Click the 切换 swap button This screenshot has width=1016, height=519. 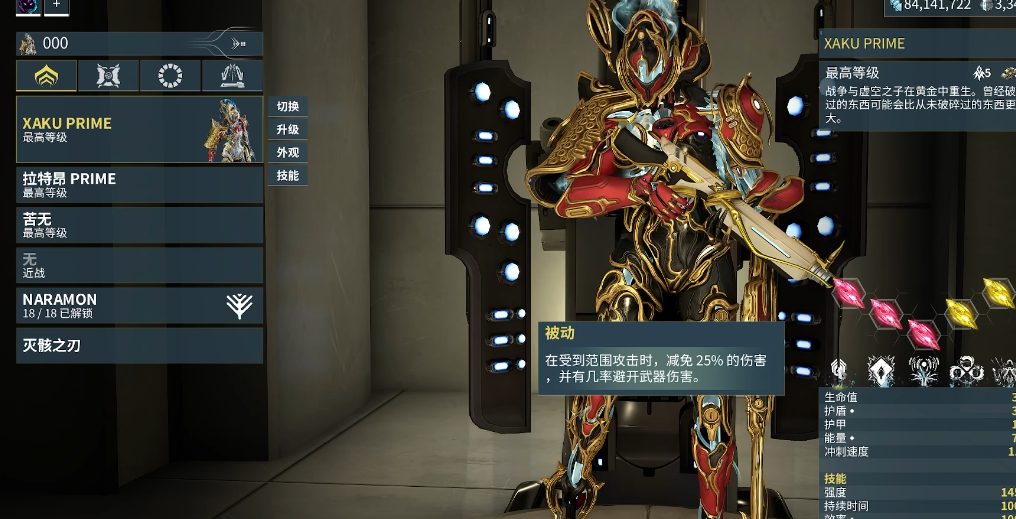tap(288, 107)
